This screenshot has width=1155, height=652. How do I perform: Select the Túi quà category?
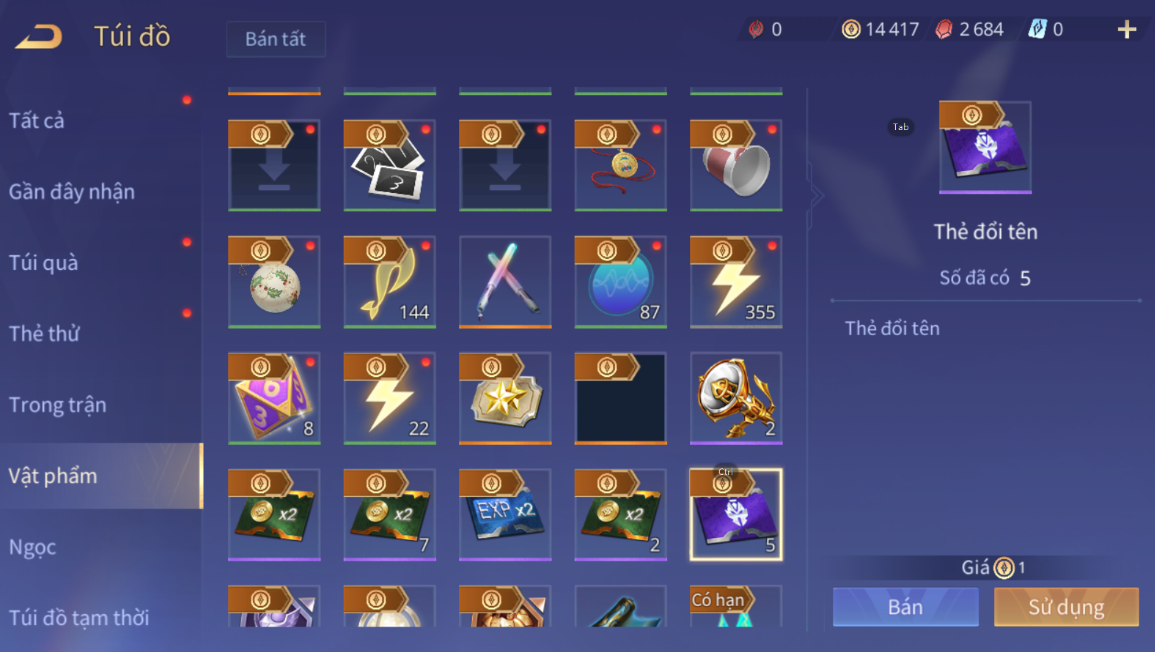coord(44,263)
